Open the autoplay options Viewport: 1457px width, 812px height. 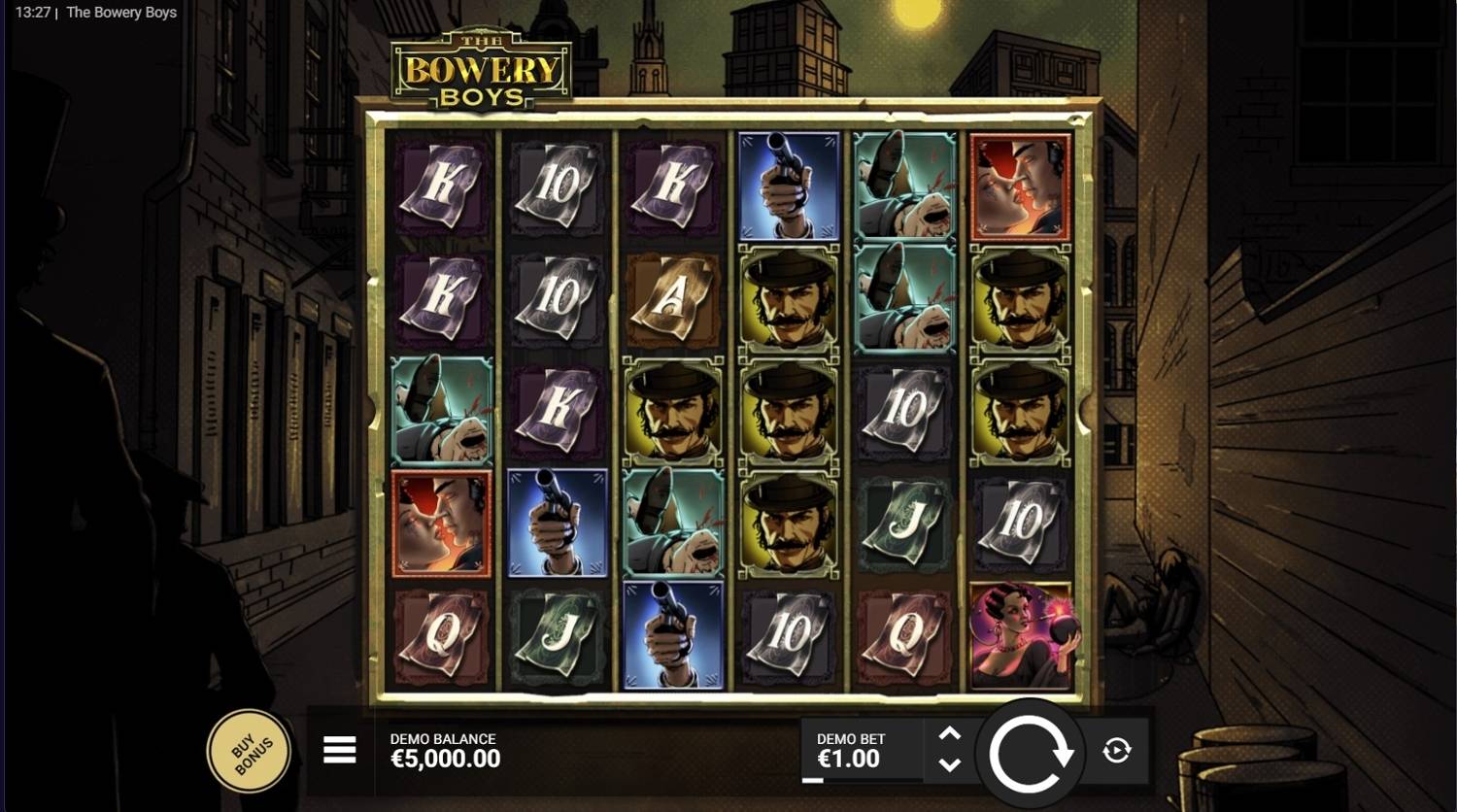coord(1116,750)
